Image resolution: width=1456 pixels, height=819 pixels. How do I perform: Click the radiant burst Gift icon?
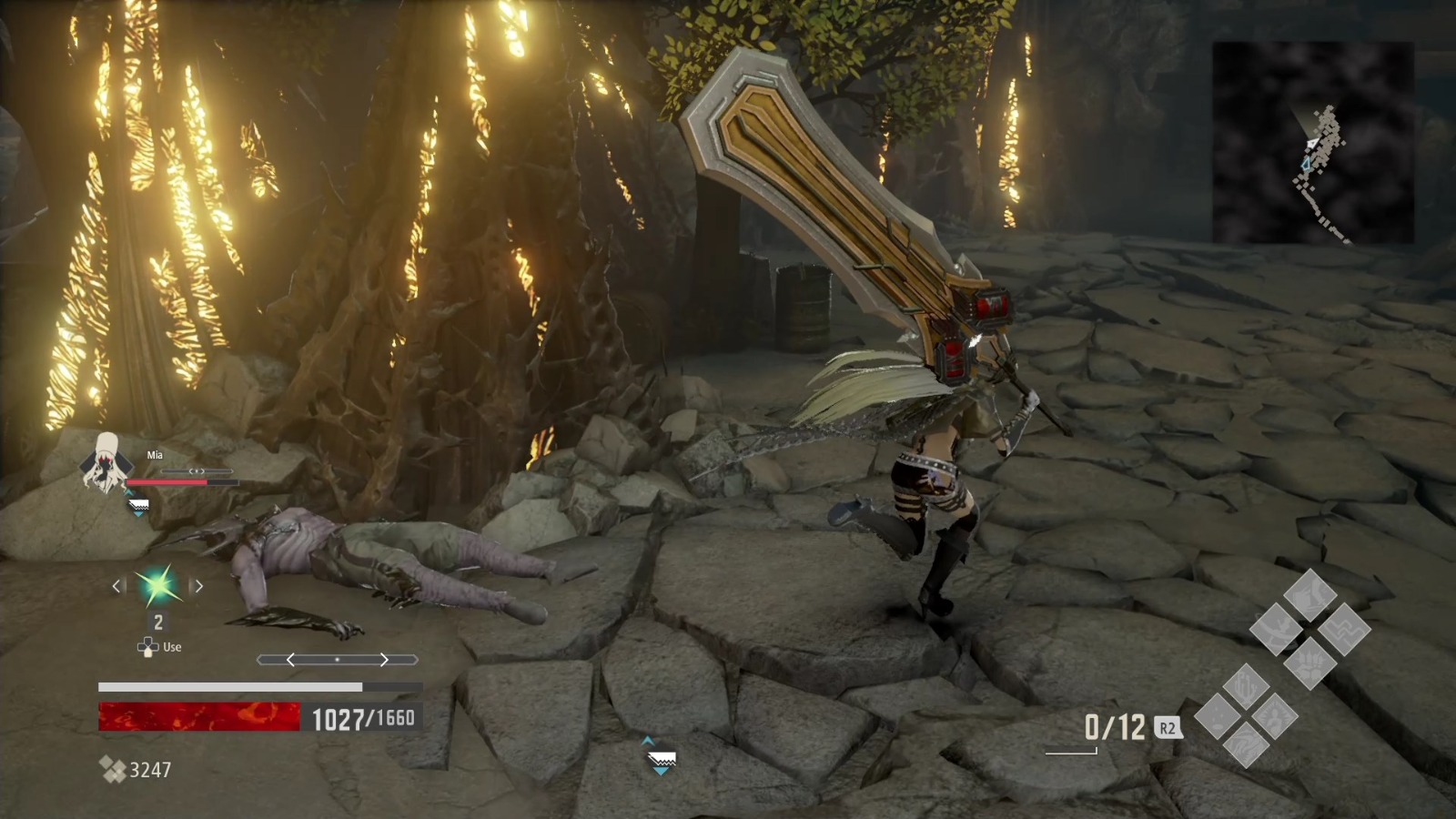[1273, 718]
